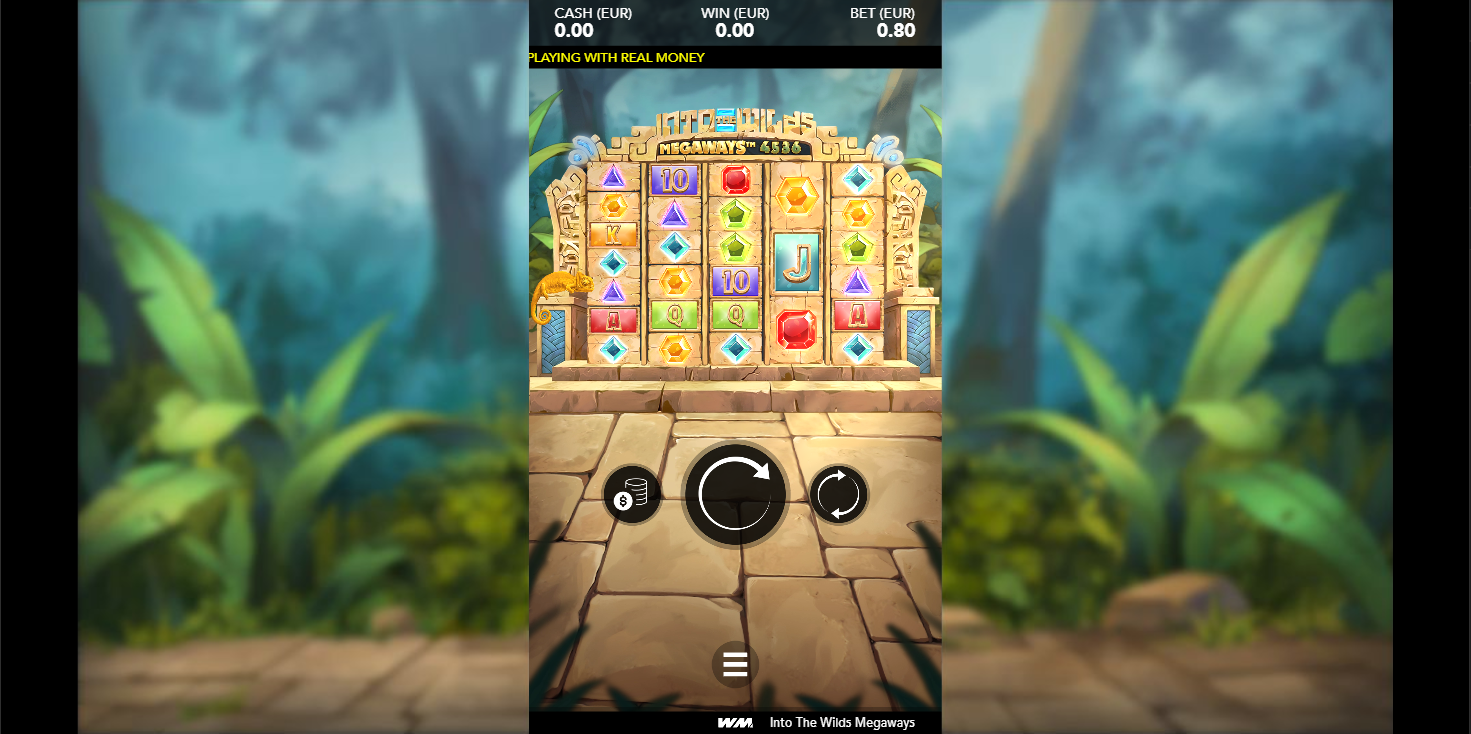Open the hamburger menu below the reels

735,662
